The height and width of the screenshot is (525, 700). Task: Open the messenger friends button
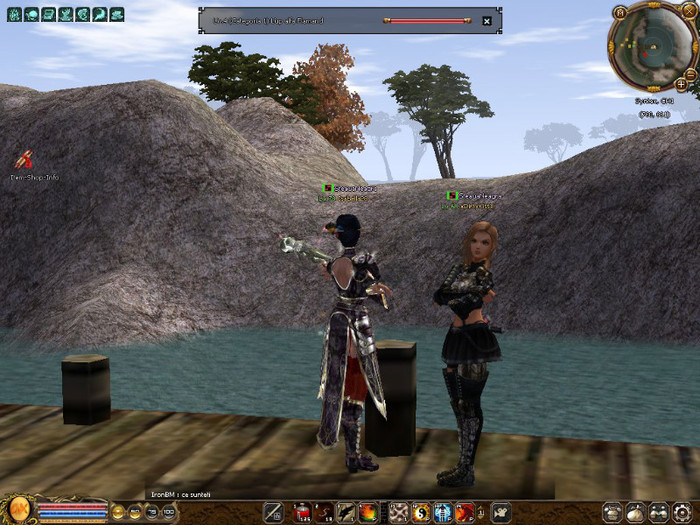(659, 512)
